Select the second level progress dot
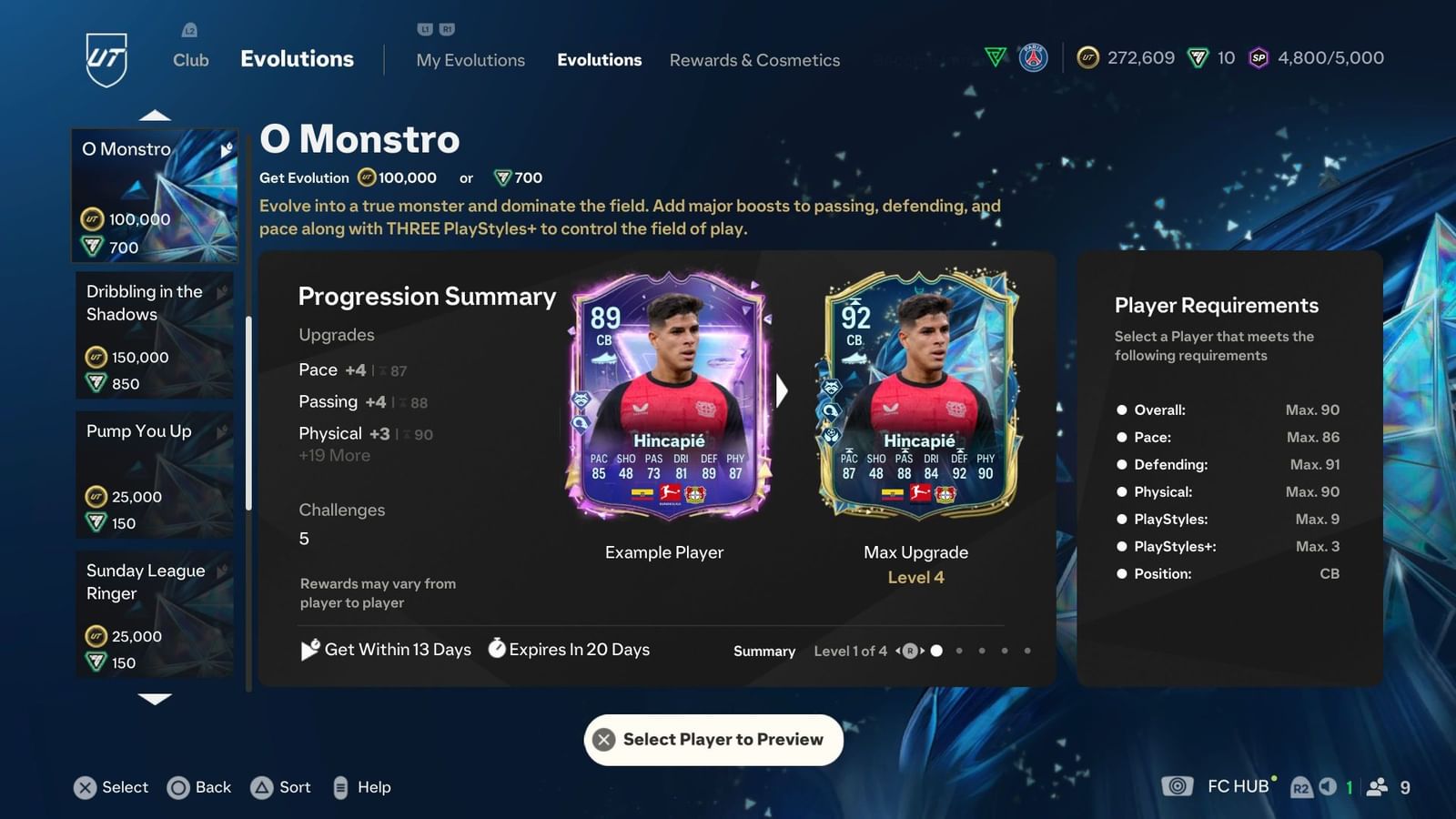Image resolution: width=1456 pixels, height=819 pixels. tap(960, 652)
